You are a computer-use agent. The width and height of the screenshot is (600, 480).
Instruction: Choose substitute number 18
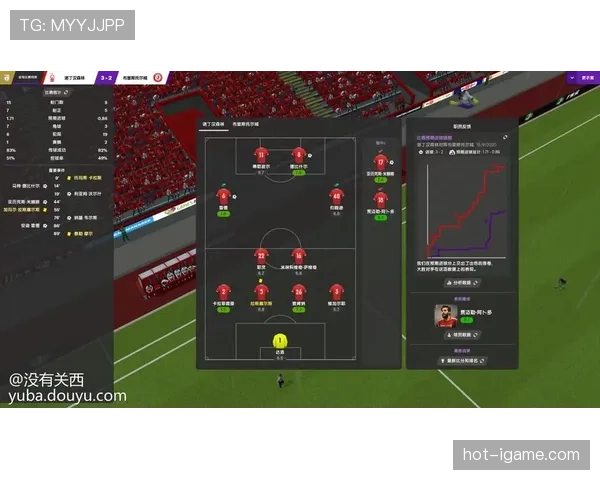click(380, 199)
